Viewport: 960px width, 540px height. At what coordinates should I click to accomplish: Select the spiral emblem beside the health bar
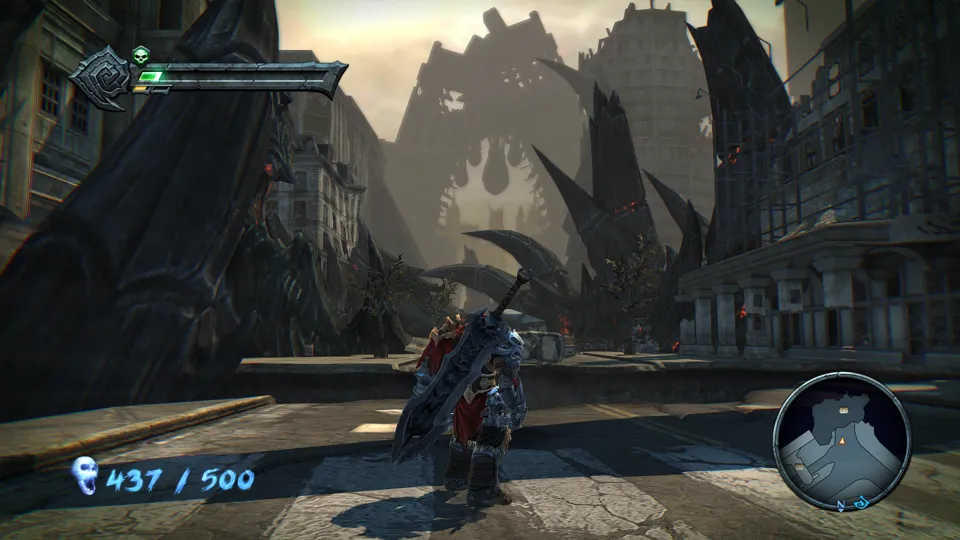point(101,77)
